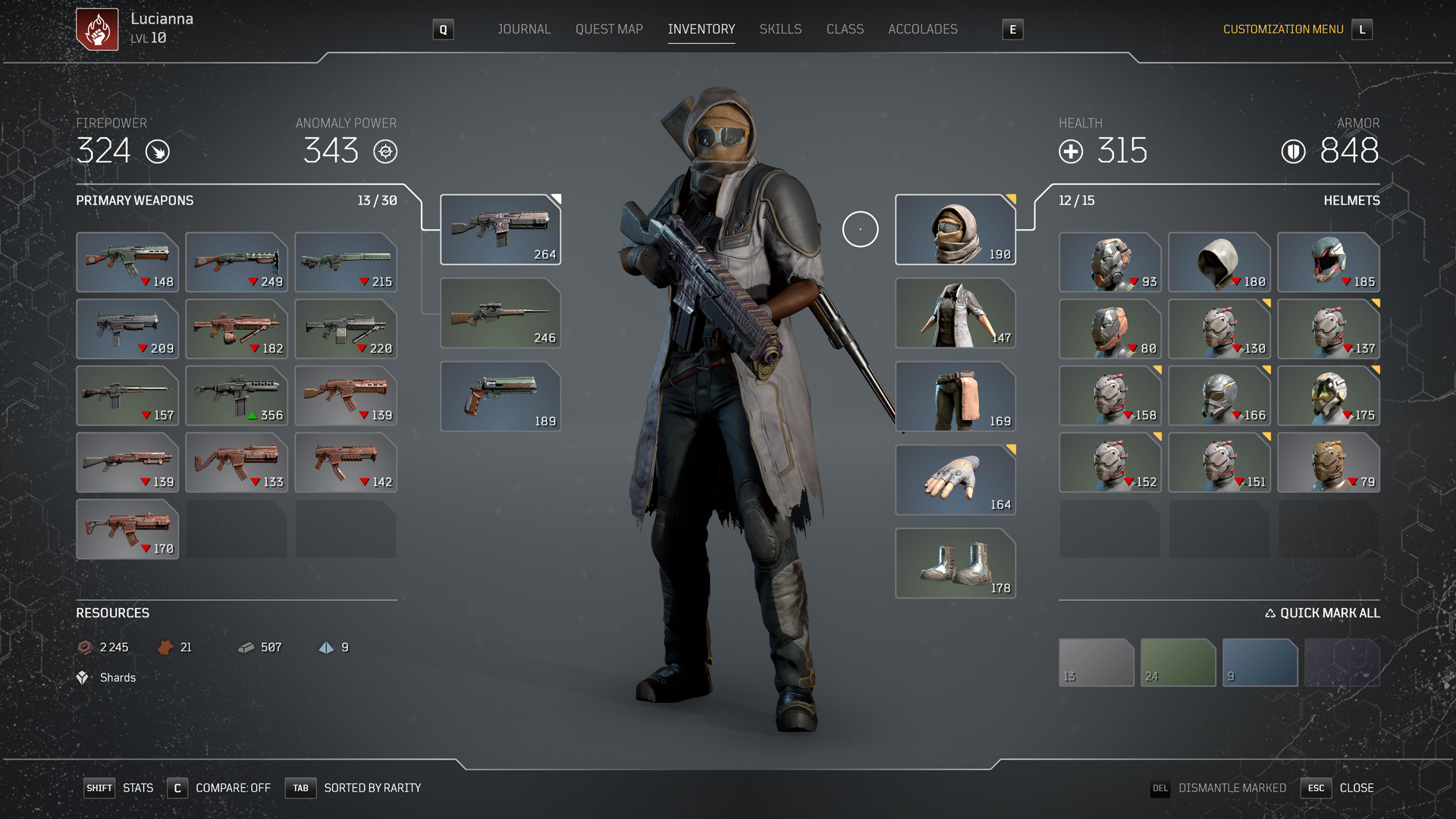
Task: Go to the Skills tab
Action: (780, 30)
